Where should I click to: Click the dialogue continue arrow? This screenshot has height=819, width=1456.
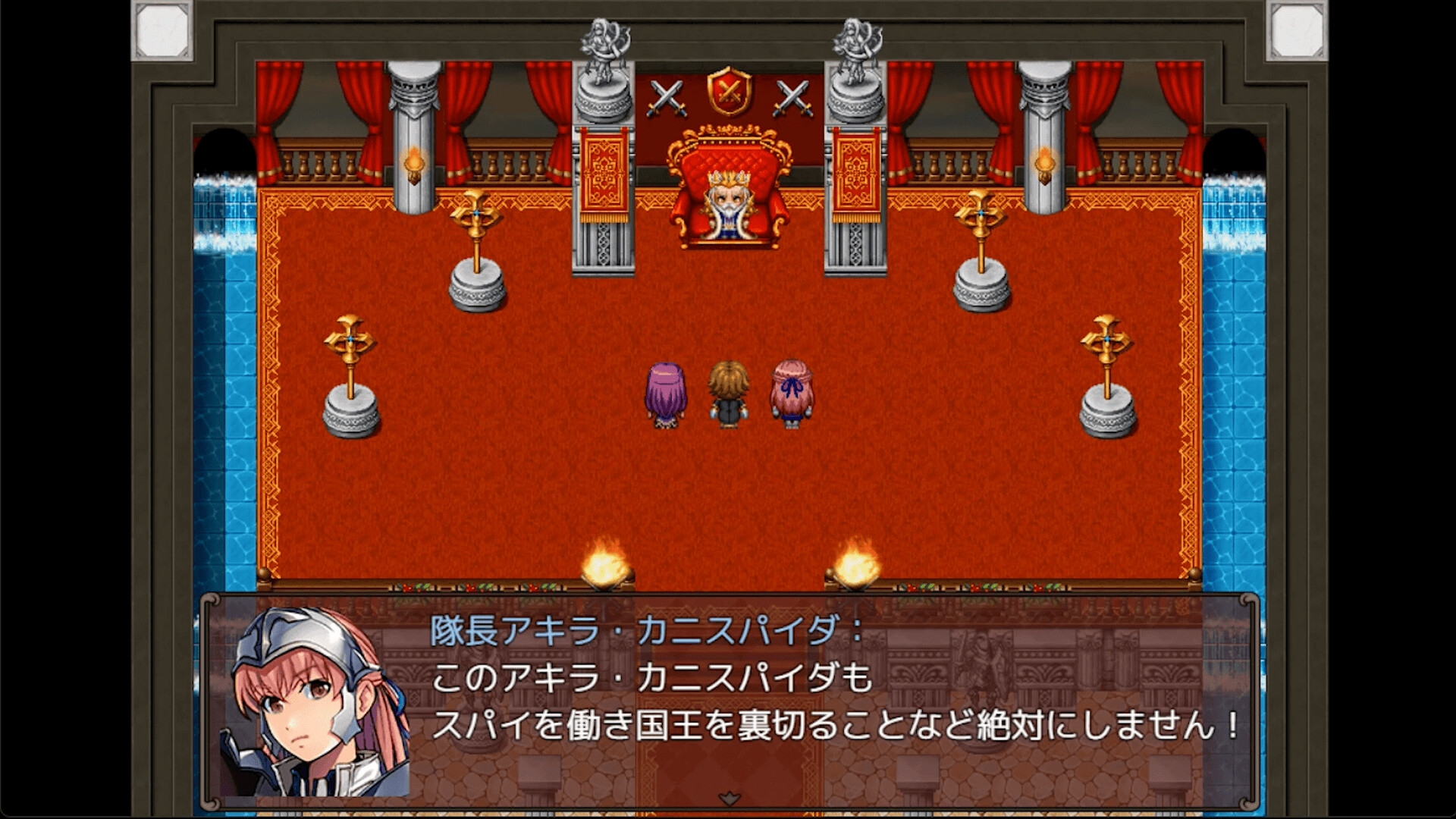tap(729, 798)
